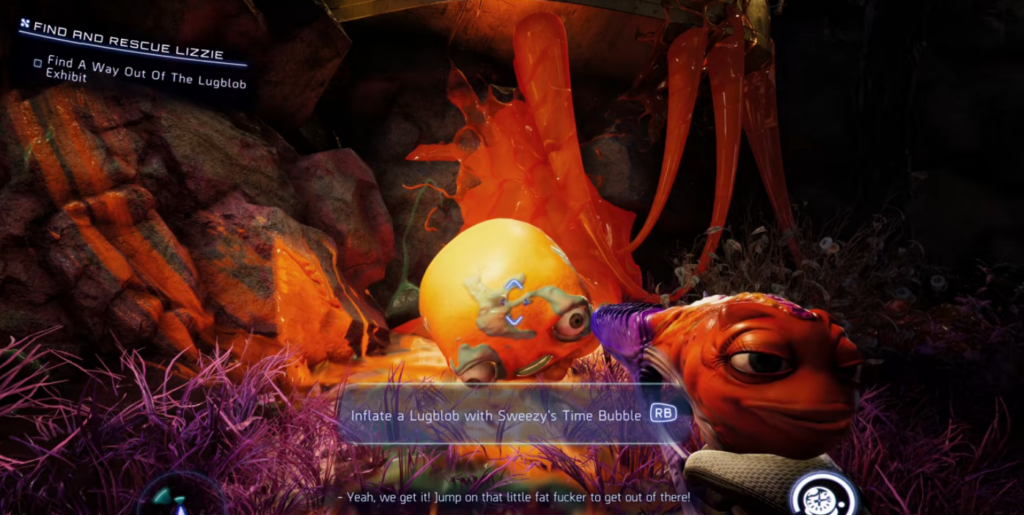The width and height of the screenshot is (1024, 515).
Task: Select the Lugblob Exhibit objective checkbox
Action: (38, 63)
